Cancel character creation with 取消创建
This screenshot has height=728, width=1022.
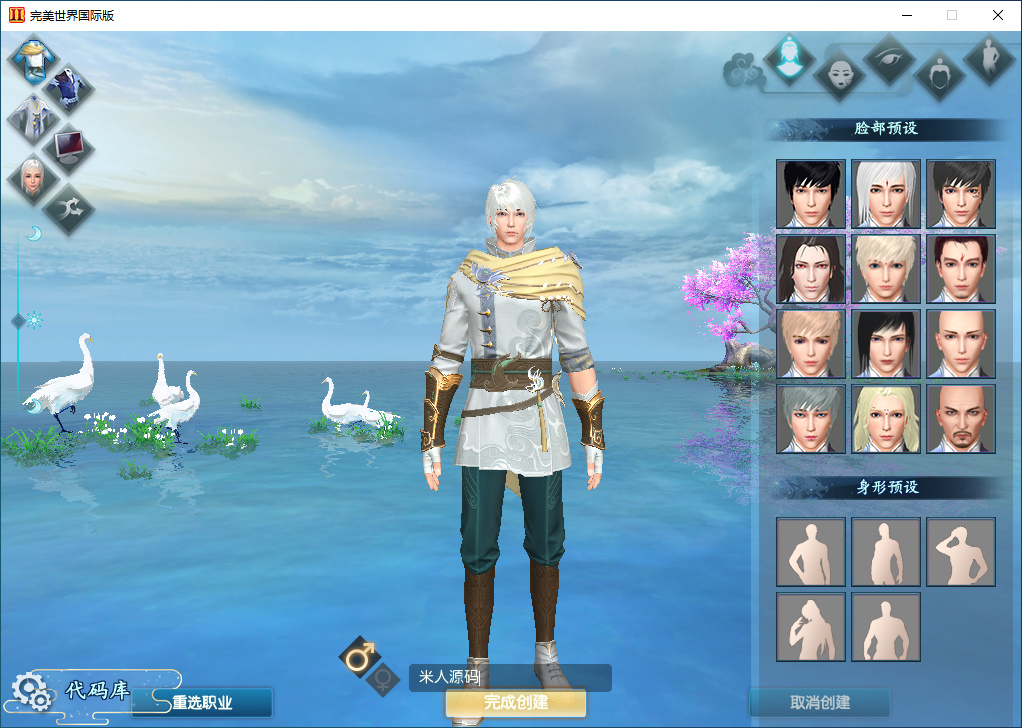pos(819,702)
